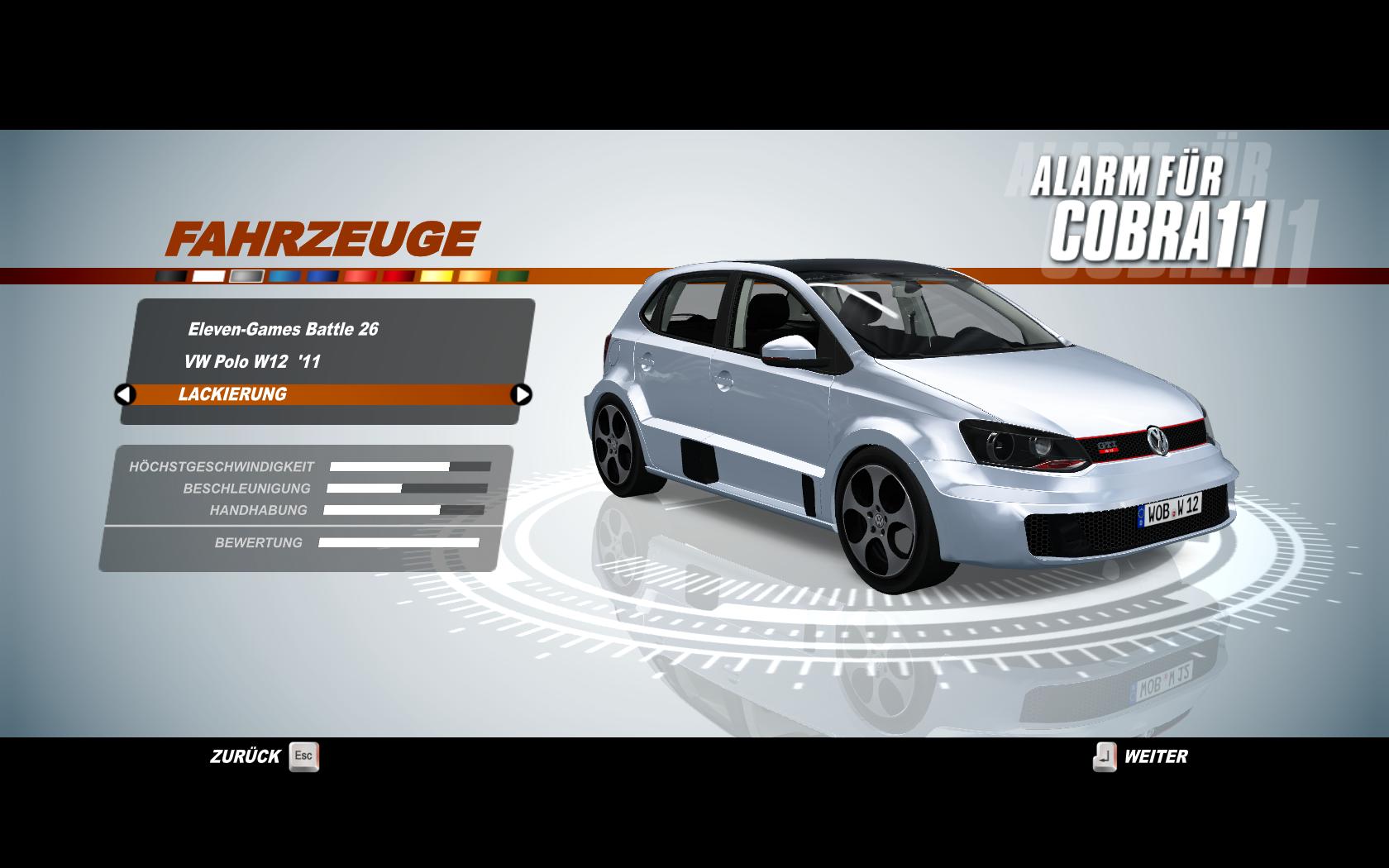The width and height of the screenshot is (1389, 868).
Task: Choose the VW Polo W12 '11 row
Action: (252, 361)
